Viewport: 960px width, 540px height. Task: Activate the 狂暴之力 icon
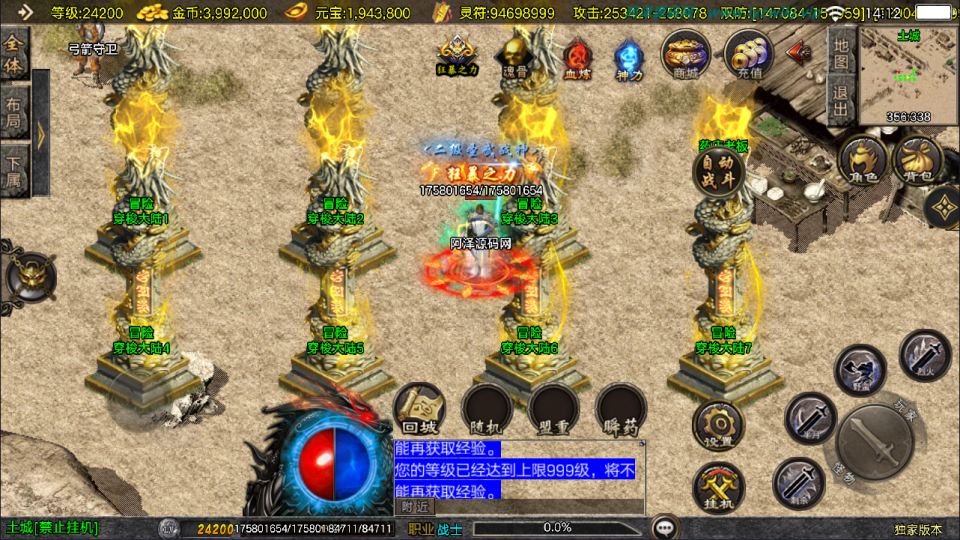coord(456,55)
